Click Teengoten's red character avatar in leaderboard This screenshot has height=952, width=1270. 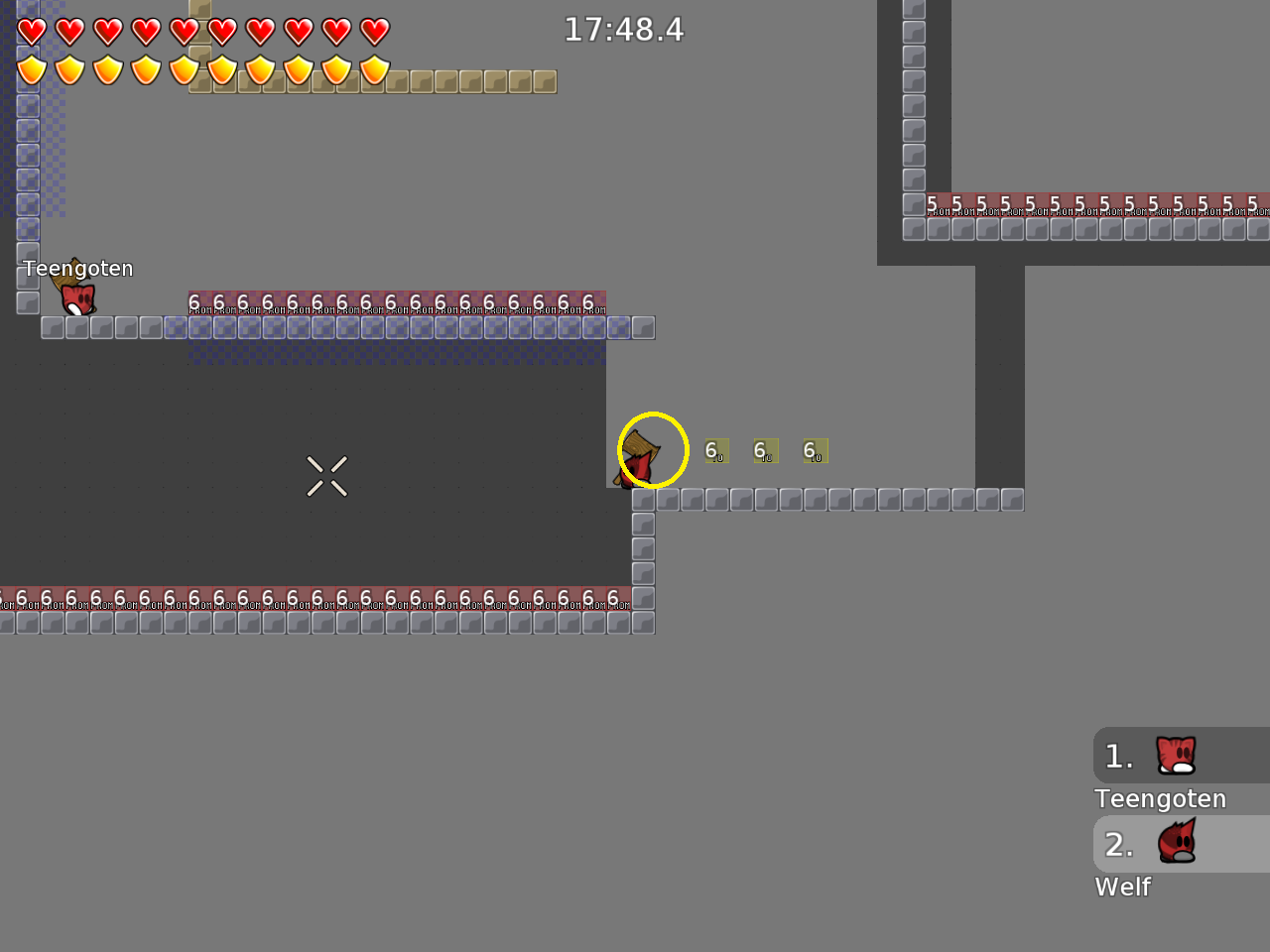click(x=1174, y=755)
